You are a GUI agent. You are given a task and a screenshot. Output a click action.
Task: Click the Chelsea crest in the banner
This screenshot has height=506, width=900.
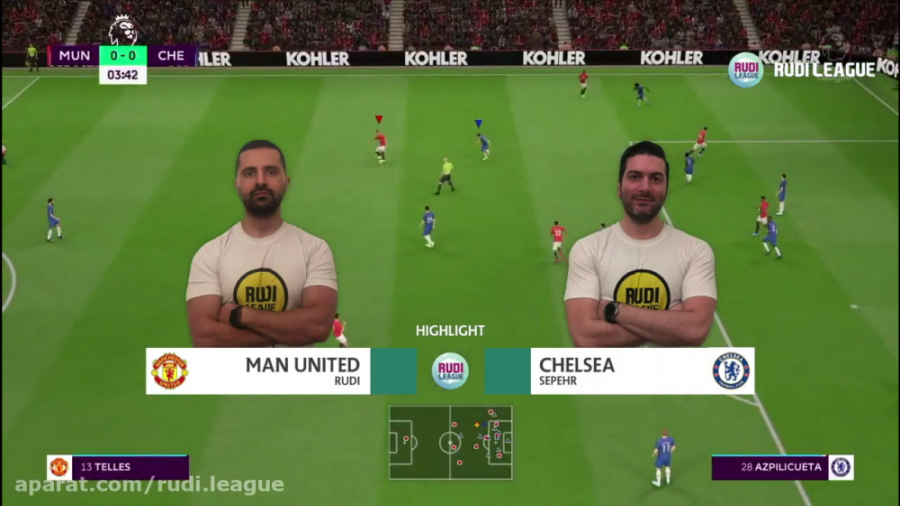pos(731,371)
